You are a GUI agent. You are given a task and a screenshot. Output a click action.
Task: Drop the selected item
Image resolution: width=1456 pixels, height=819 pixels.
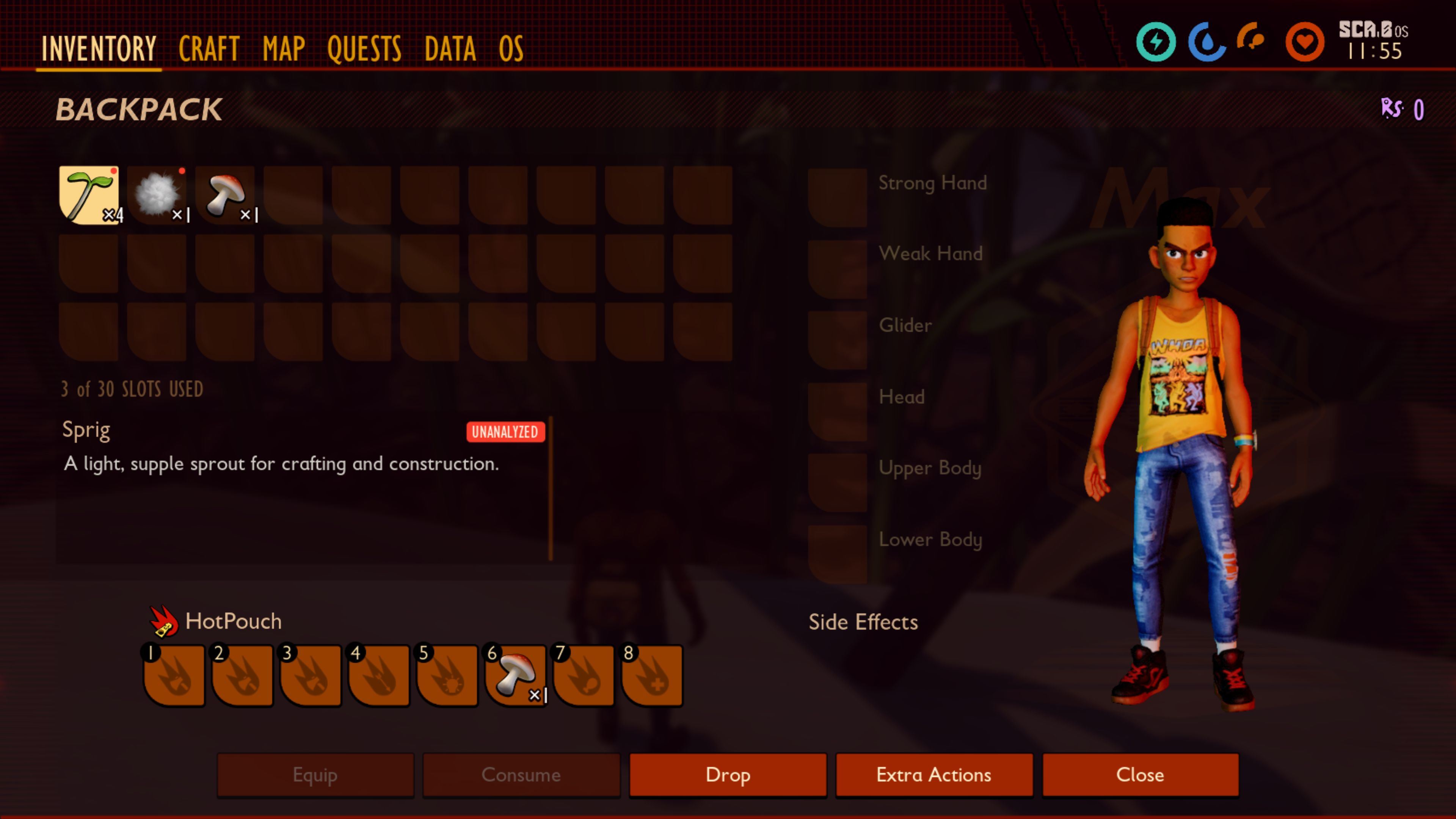coord(728,774)
